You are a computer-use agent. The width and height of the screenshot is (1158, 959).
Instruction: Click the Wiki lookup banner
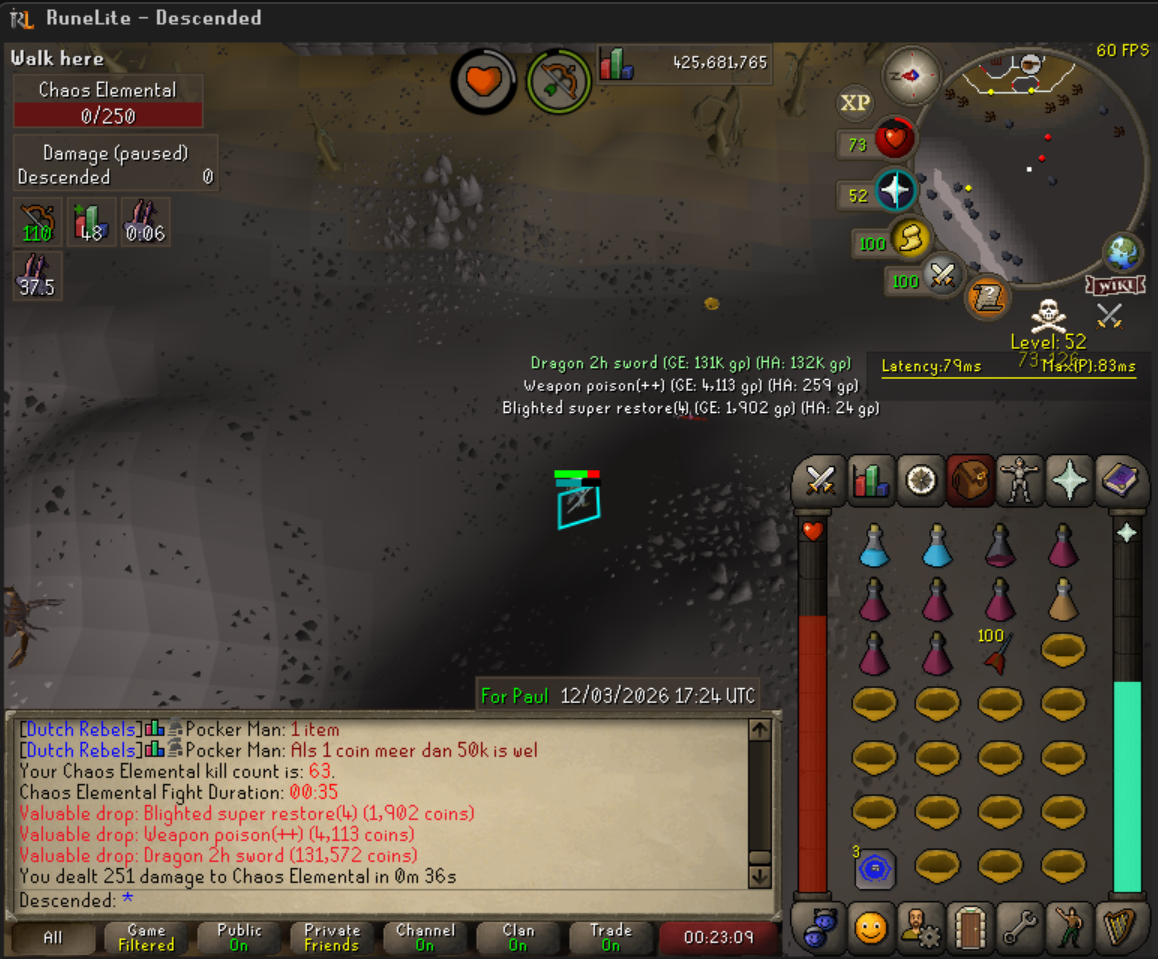click(1114, 286)
